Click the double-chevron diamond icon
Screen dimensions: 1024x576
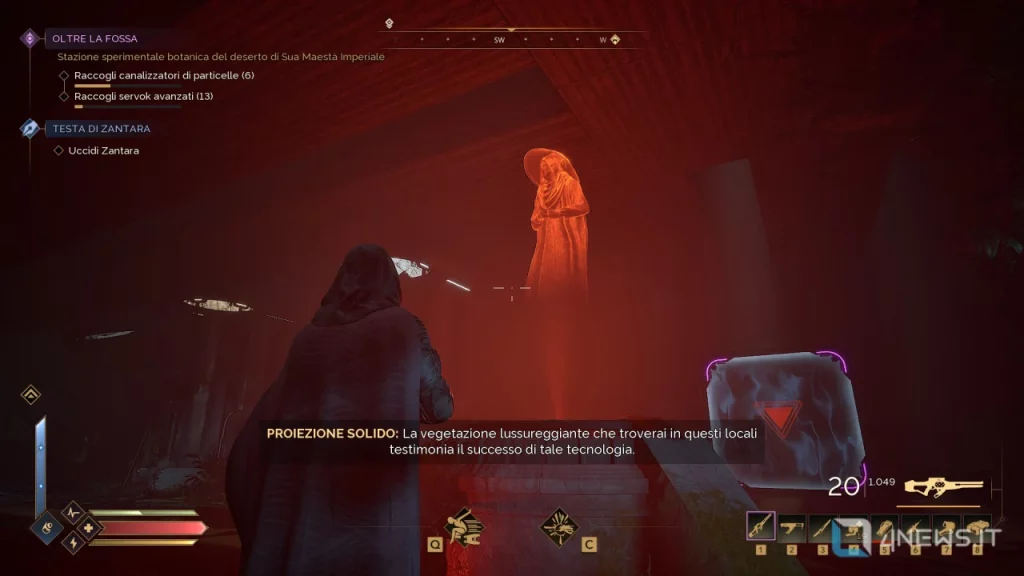point(31,395)
